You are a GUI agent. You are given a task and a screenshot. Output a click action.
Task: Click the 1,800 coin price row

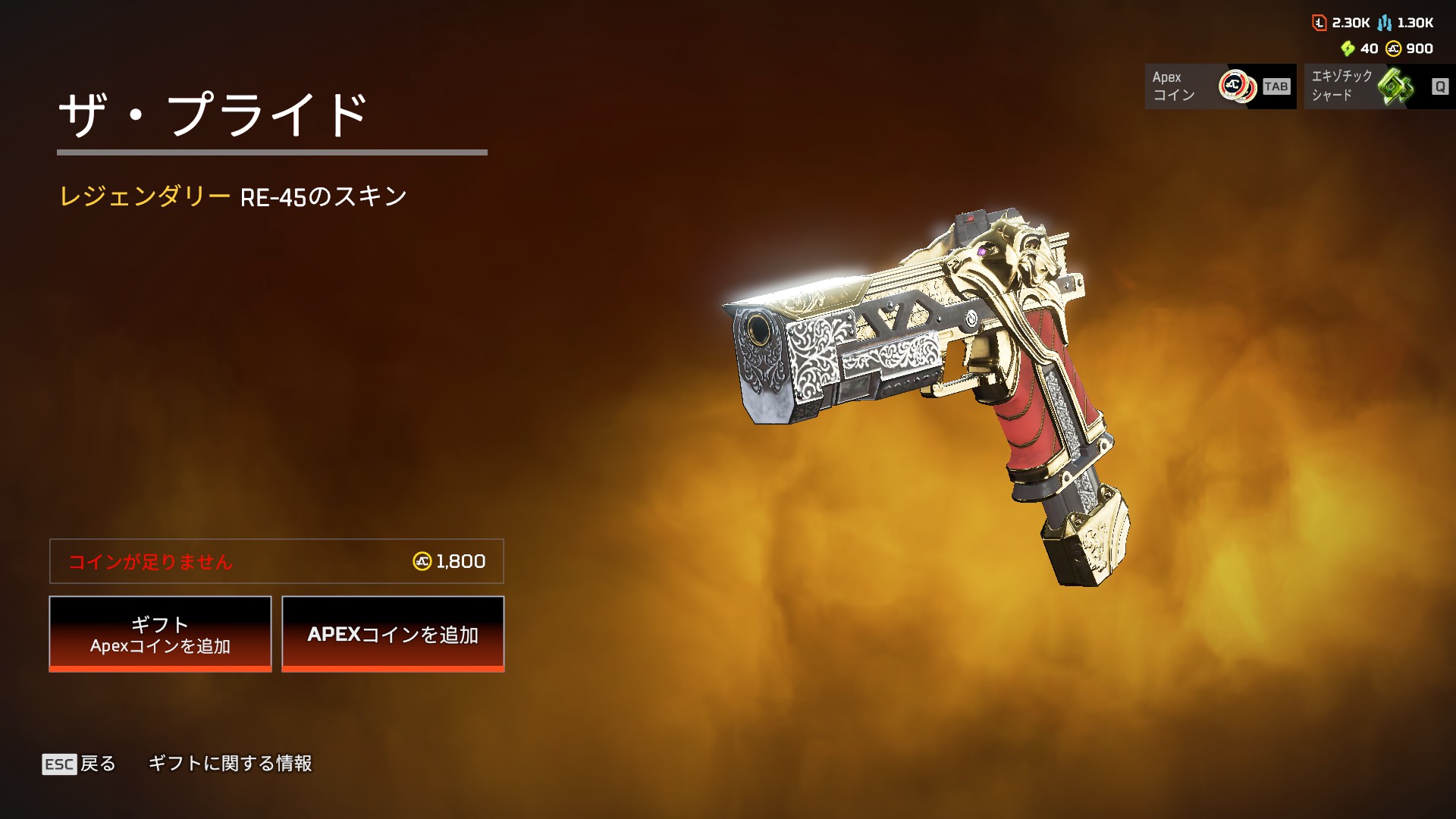[277, 561]
